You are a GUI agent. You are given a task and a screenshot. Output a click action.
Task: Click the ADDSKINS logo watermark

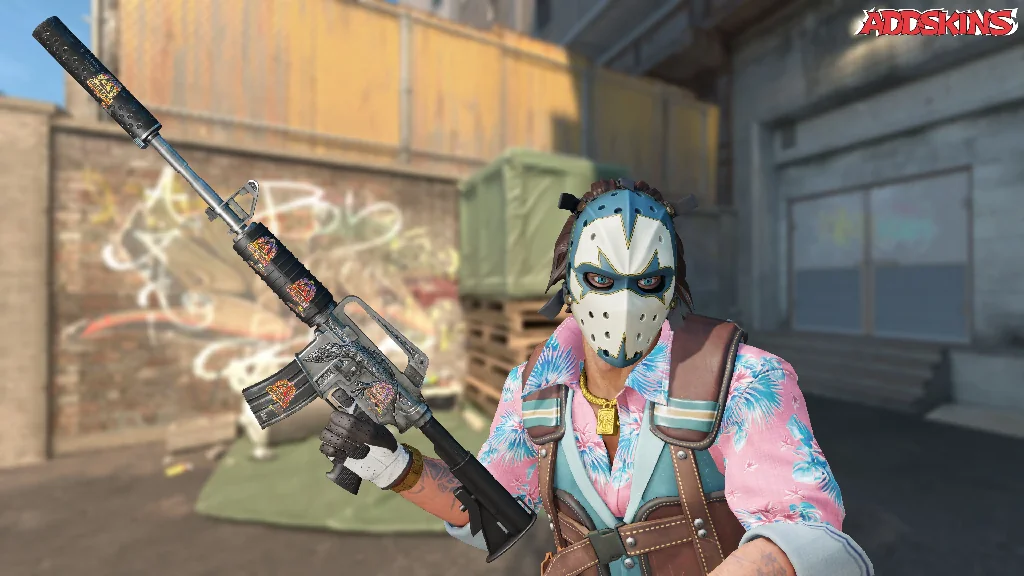pyautogui.click(x=936, y=24)
